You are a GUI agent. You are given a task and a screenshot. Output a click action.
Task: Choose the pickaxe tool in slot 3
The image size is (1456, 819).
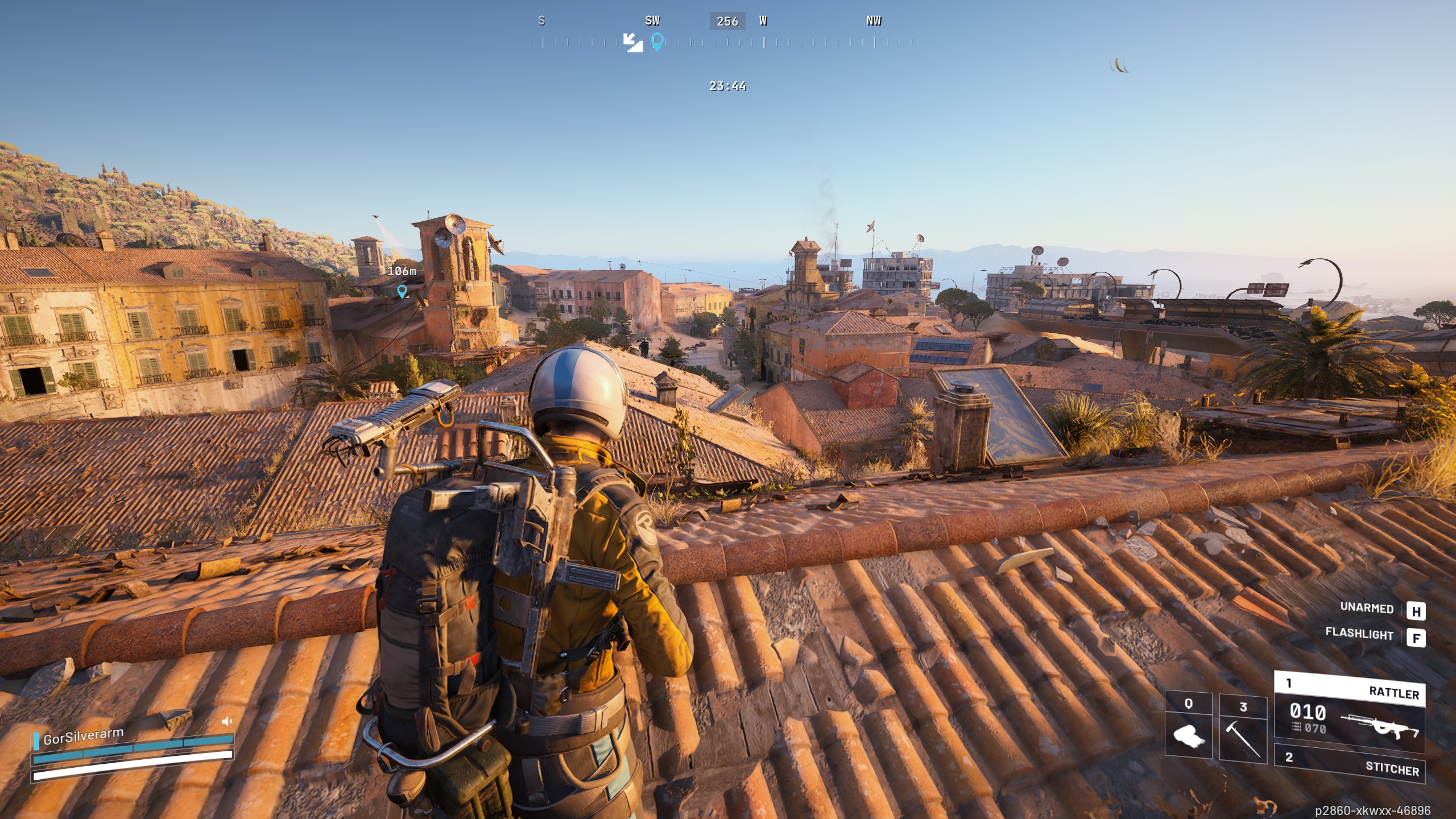1243,728
